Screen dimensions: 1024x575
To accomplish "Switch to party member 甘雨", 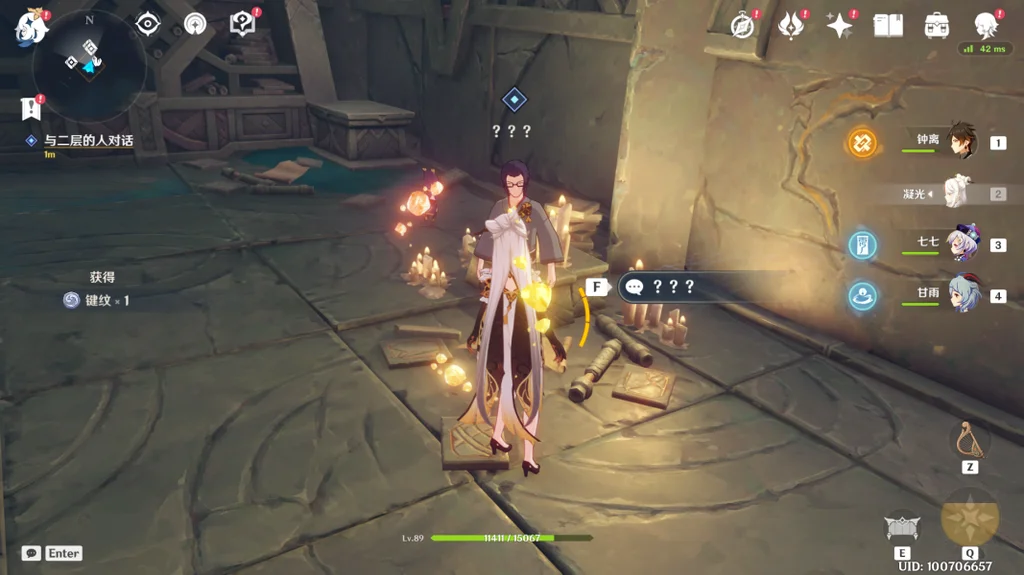I will pos(960,294).
